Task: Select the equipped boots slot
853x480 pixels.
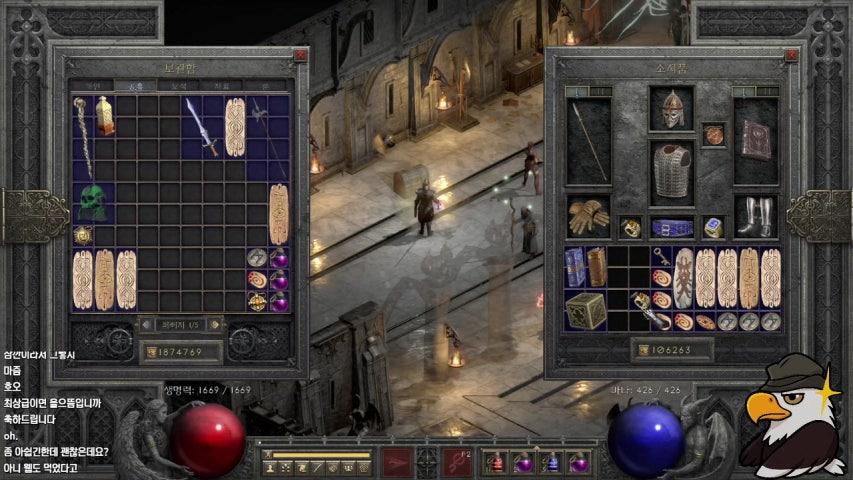Action: 755,215
